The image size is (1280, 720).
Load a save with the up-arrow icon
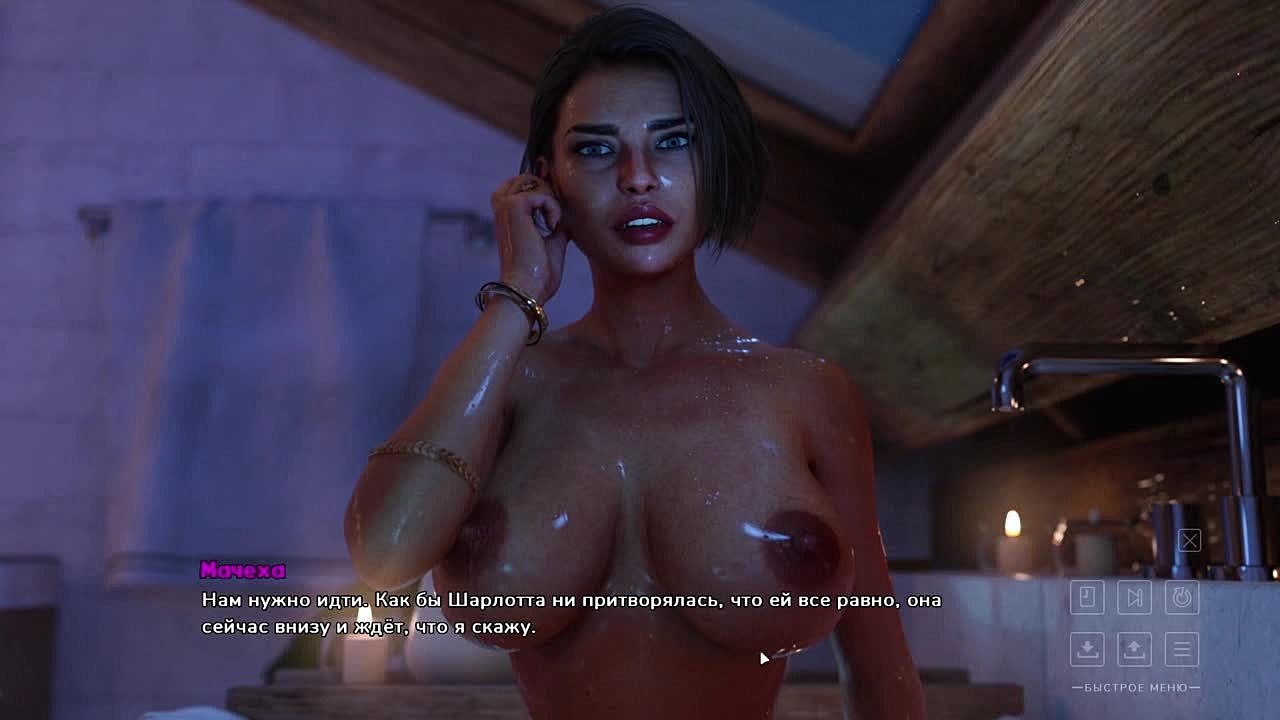[1134, 649]
